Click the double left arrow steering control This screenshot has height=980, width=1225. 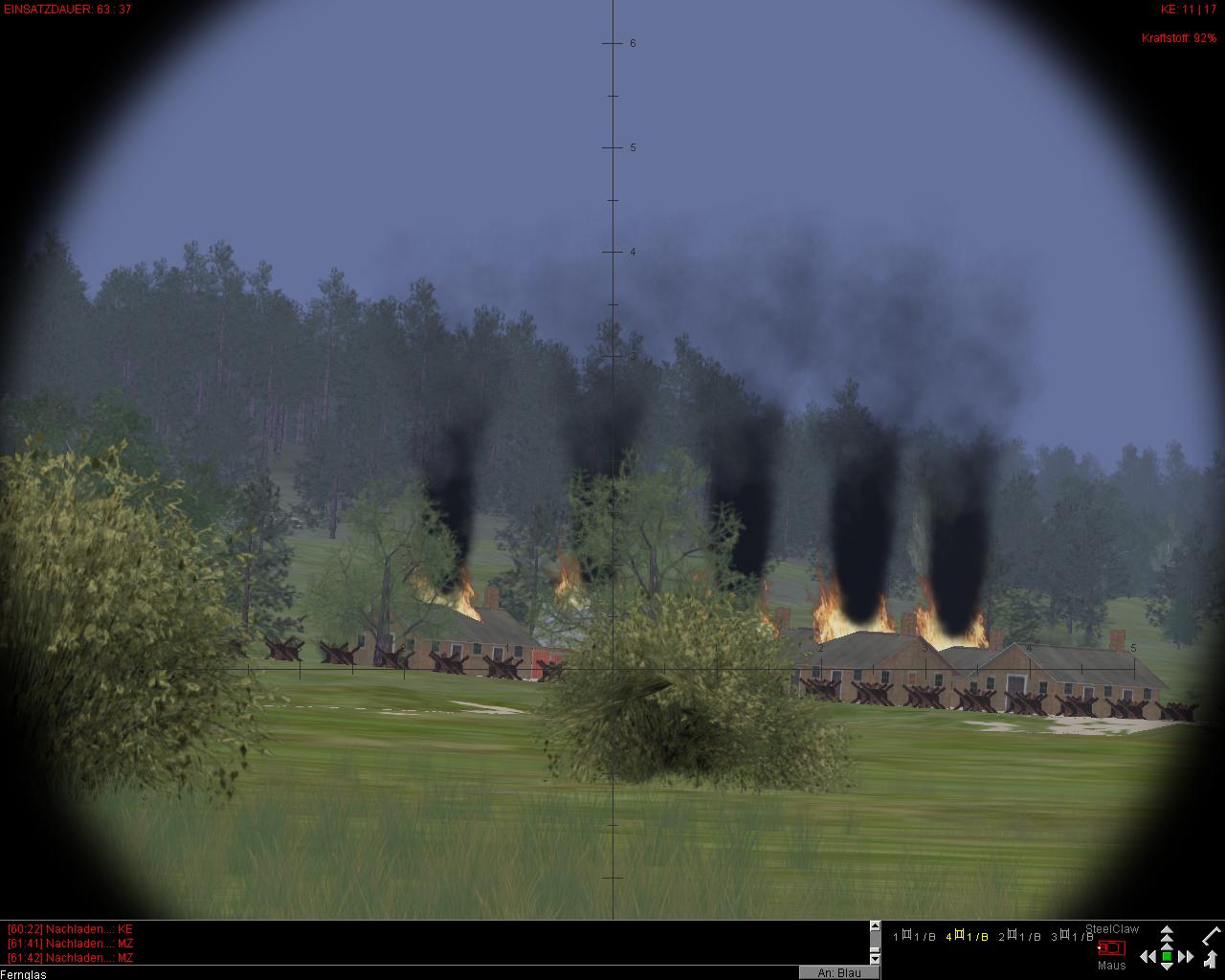point(1147,956)
